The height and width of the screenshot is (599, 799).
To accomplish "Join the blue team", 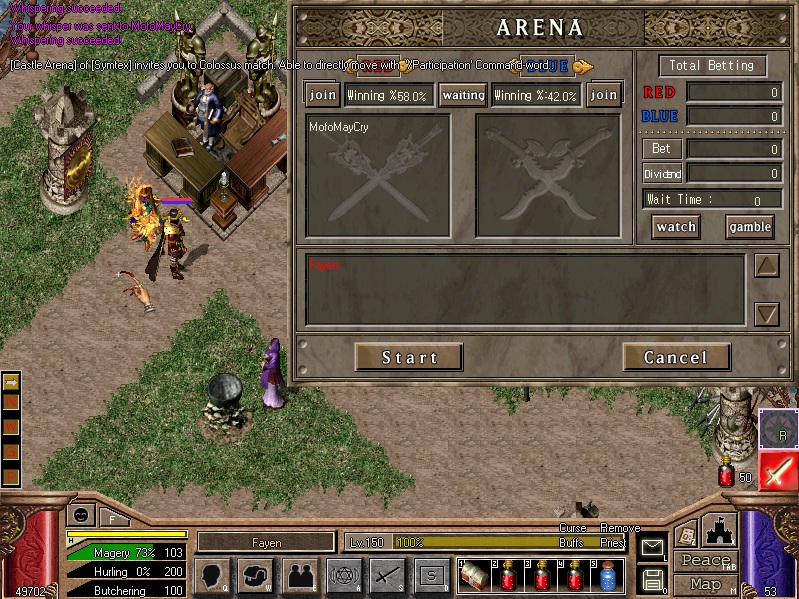I will click(603, 95).
